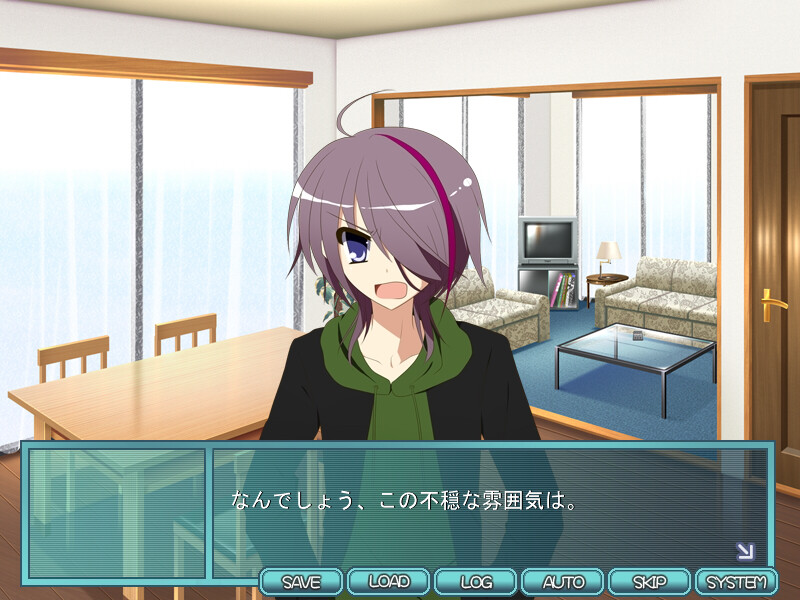This screenshot has height=600, width=800.
Task: Toggle AUTO text advance
Action: point(563,581)
